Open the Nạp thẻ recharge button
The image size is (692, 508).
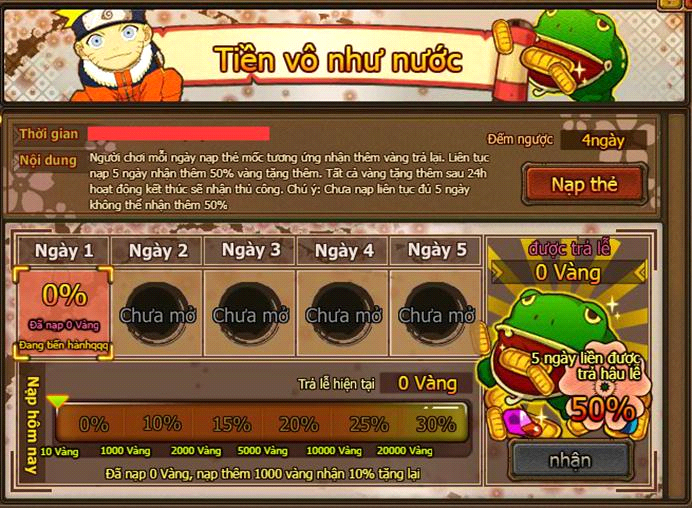click(584, 185)
